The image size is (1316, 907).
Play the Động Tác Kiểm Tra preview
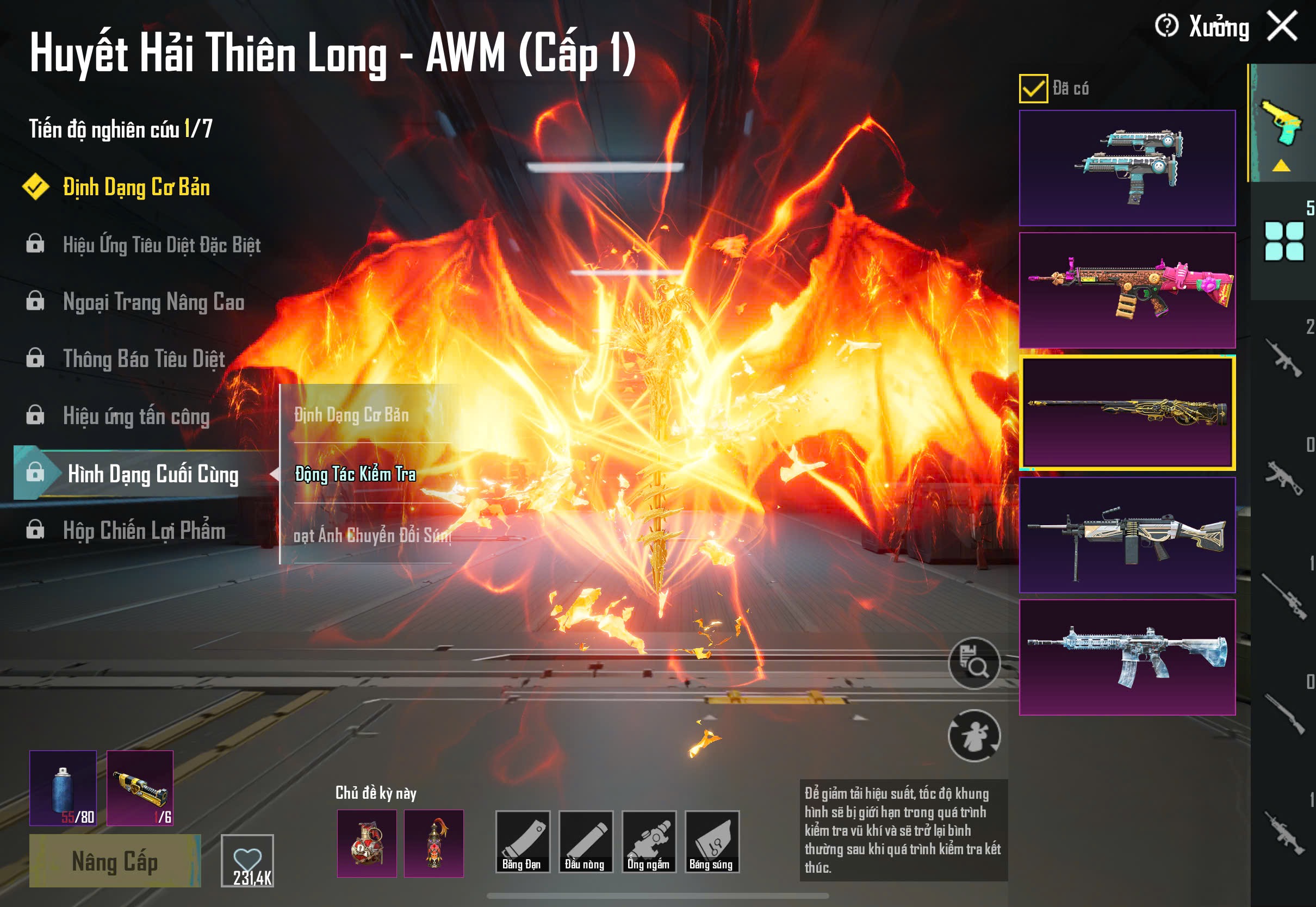click(355, 474)
